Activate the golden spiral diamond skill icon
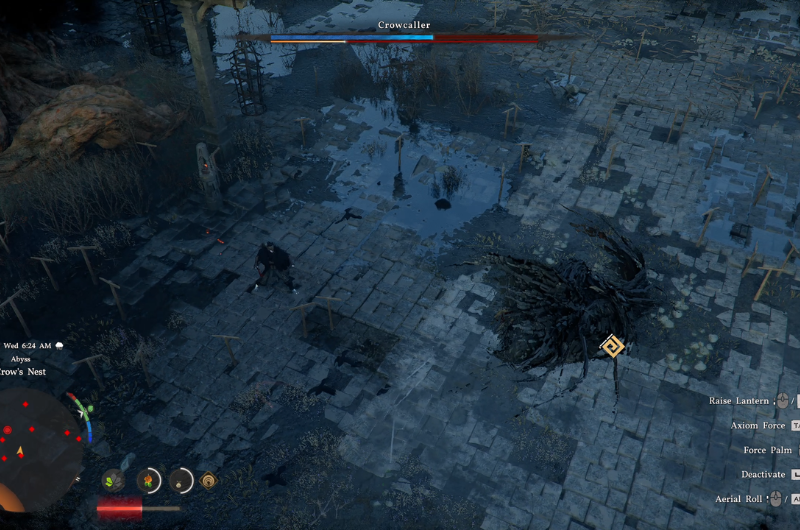Viewport: 800px width, 530px height. coord(209,481)
